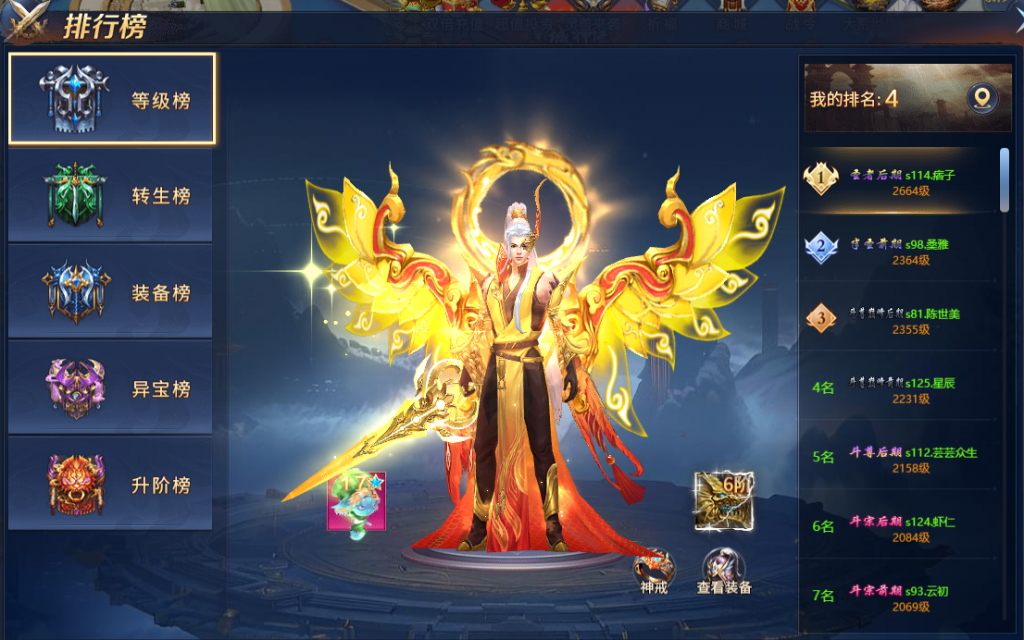Click the locate-my-rank pin button

(982, 98)
